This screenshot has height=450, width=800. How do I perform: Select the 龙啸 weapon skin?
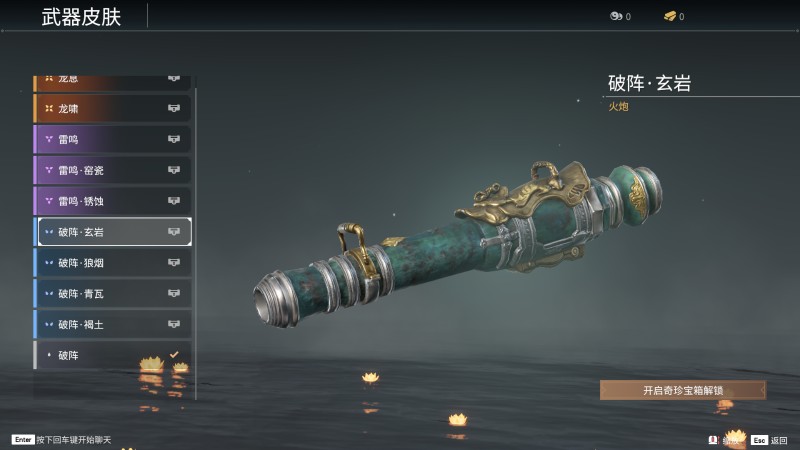(112, 108)
